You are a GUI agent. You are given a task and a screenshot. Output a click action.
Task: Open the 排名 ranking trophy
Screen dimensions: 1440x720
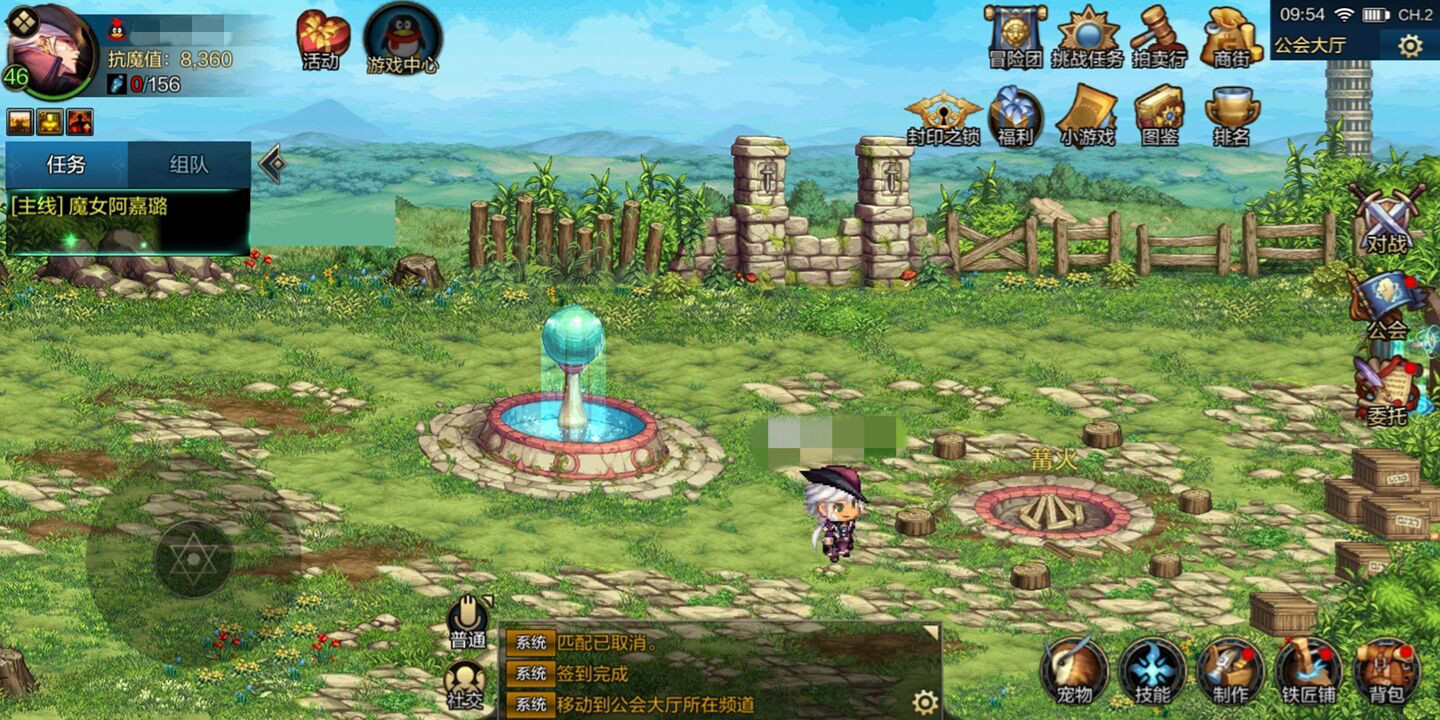click(x=1231, y=115)
